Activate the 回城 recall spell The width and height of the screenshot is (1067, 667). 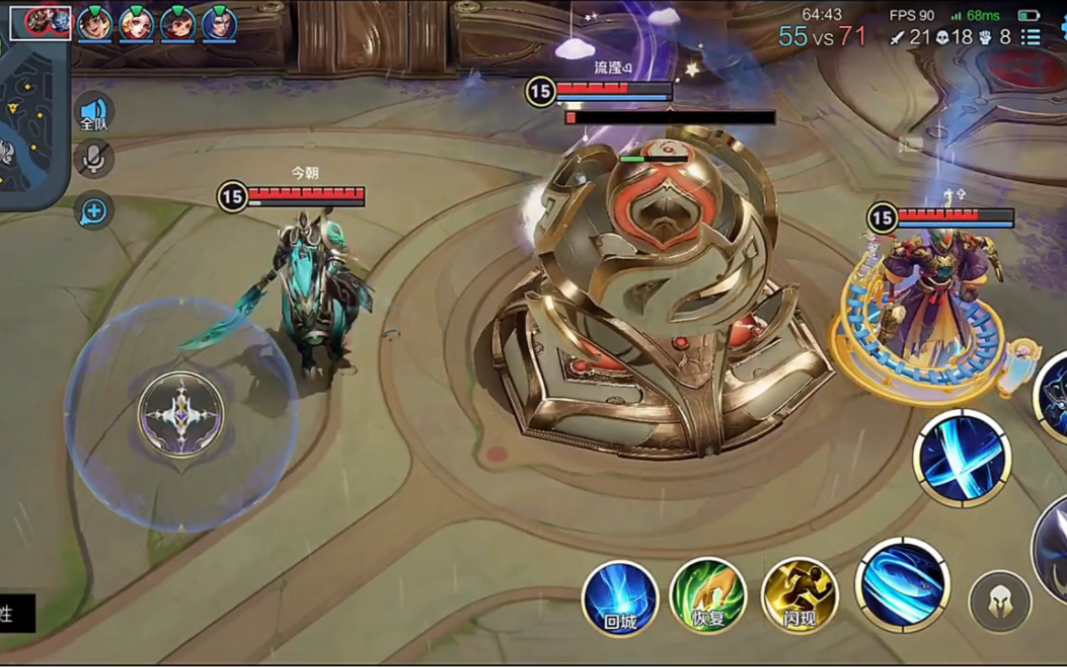click(620, 597)
